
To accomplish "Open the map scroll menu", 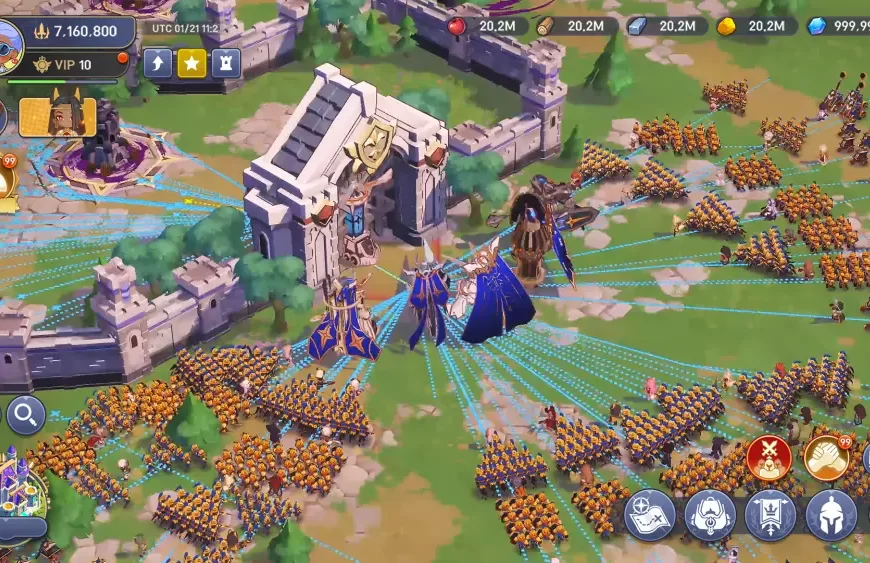I will (650, 515).
